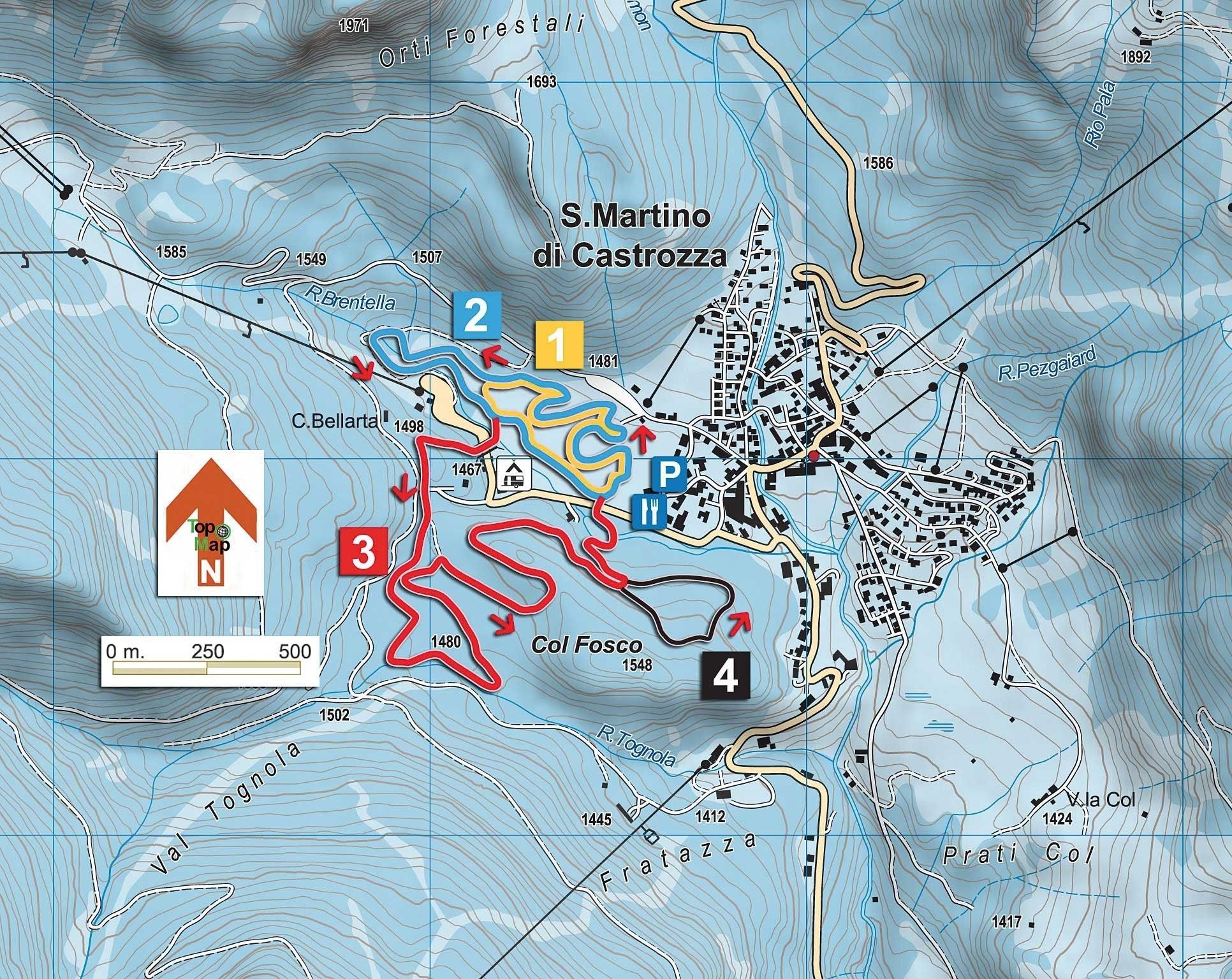The width and height of the screenshot is (1232, 979).
Task: Click the TopoMap north arrow compass
Action: pyautogui.click(x=210, y=522)
